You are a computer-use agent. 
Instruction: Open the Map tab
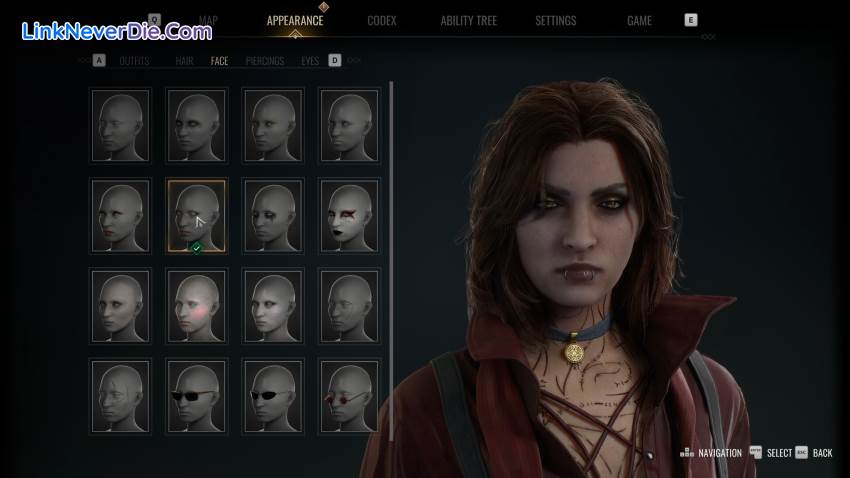coord(208,20)
